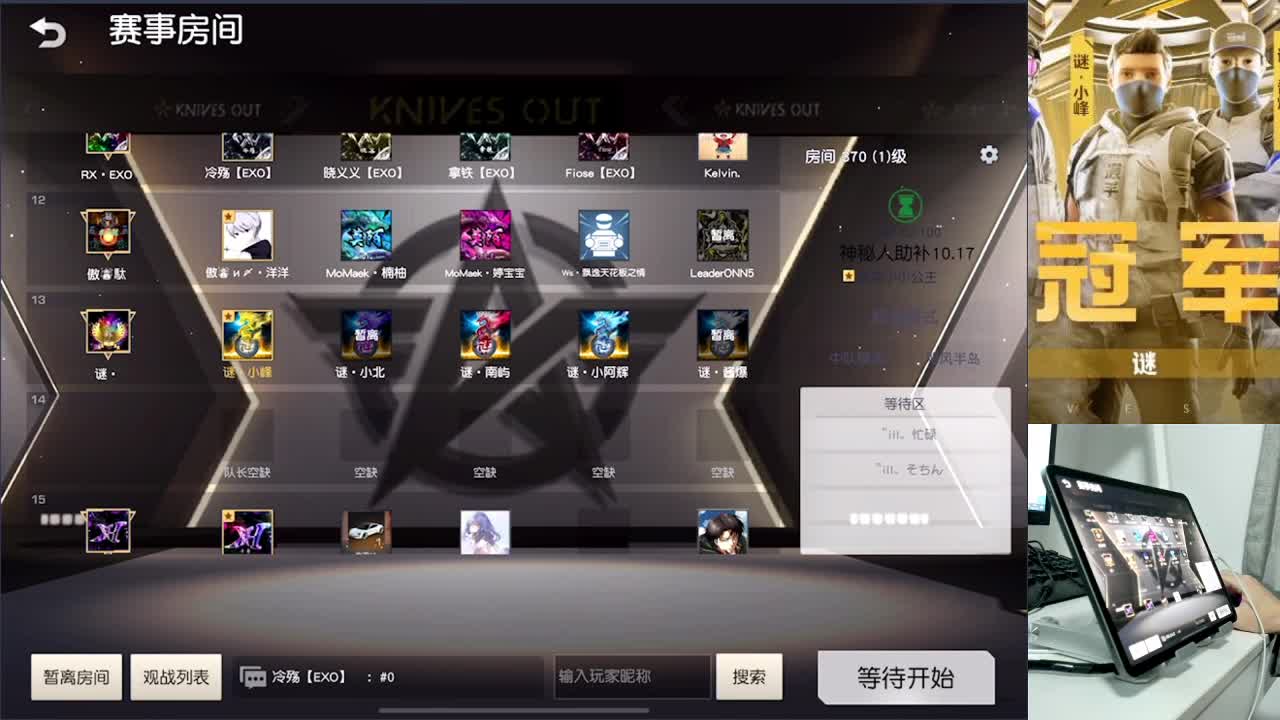
Task: Select LeaderONN5's avatar in row 12
Action: tap(723, 237)
